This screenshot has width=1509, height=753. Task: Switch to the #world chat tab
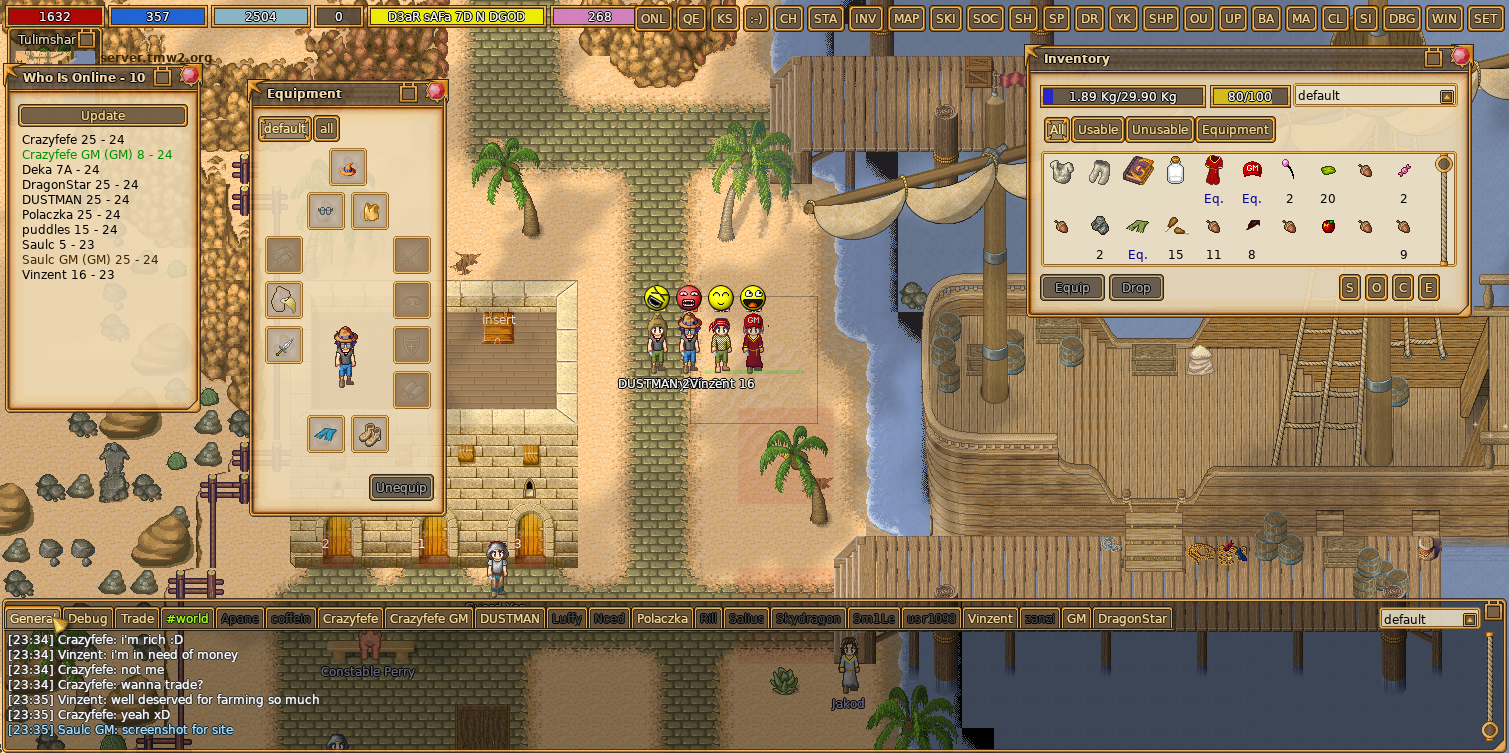pyautogui.click(x=187, y=618)
